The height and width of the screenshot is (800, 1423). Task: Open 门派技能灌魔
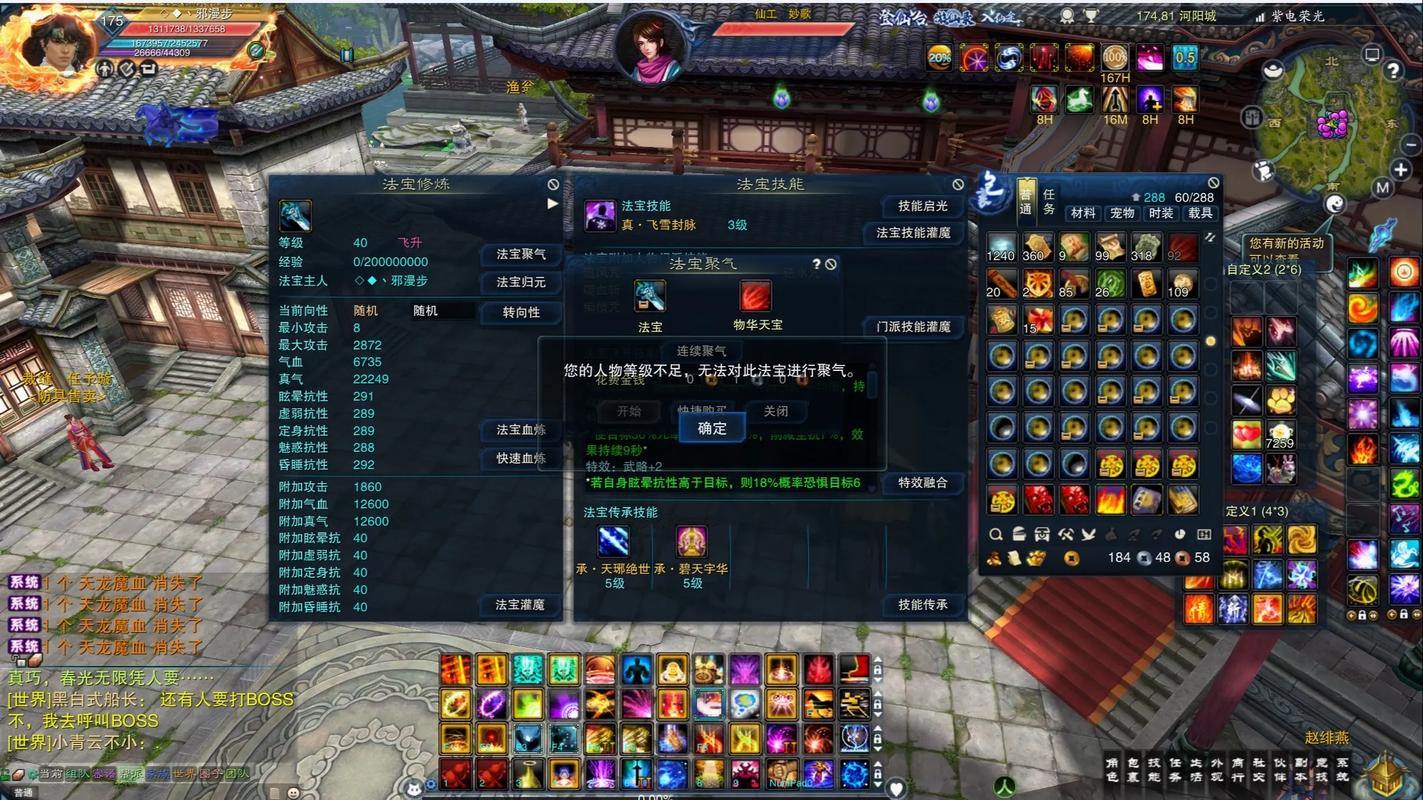click(913, 327)
